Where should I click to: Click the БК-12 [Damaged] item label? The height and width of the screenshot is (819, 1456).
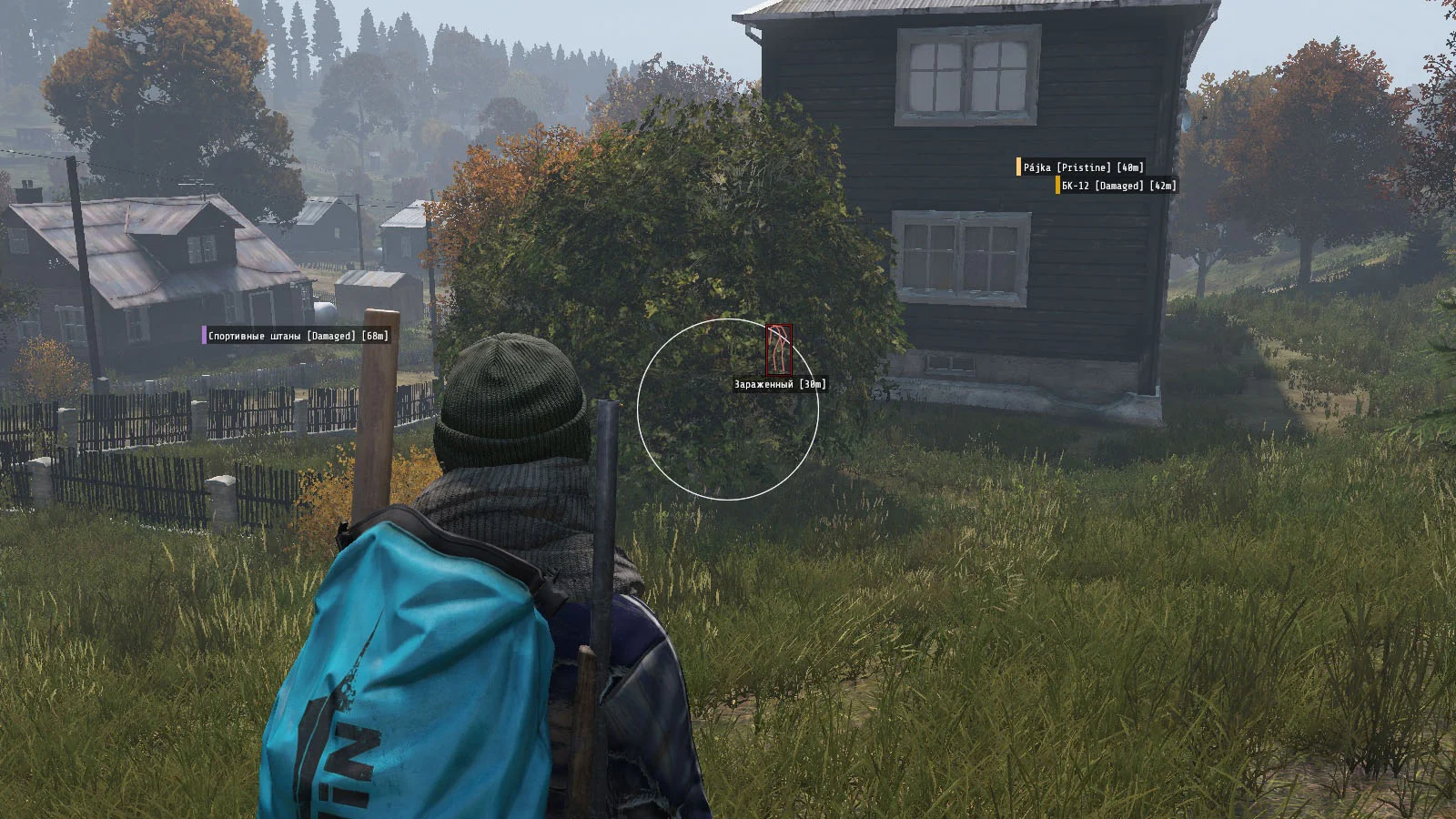pos(1117,186)
